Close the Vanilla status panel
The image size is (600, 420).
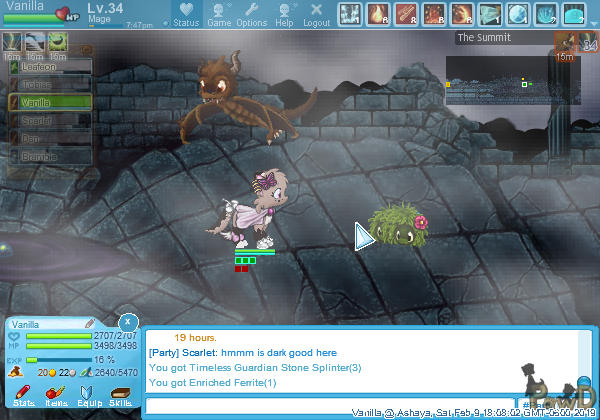(128, 322)
